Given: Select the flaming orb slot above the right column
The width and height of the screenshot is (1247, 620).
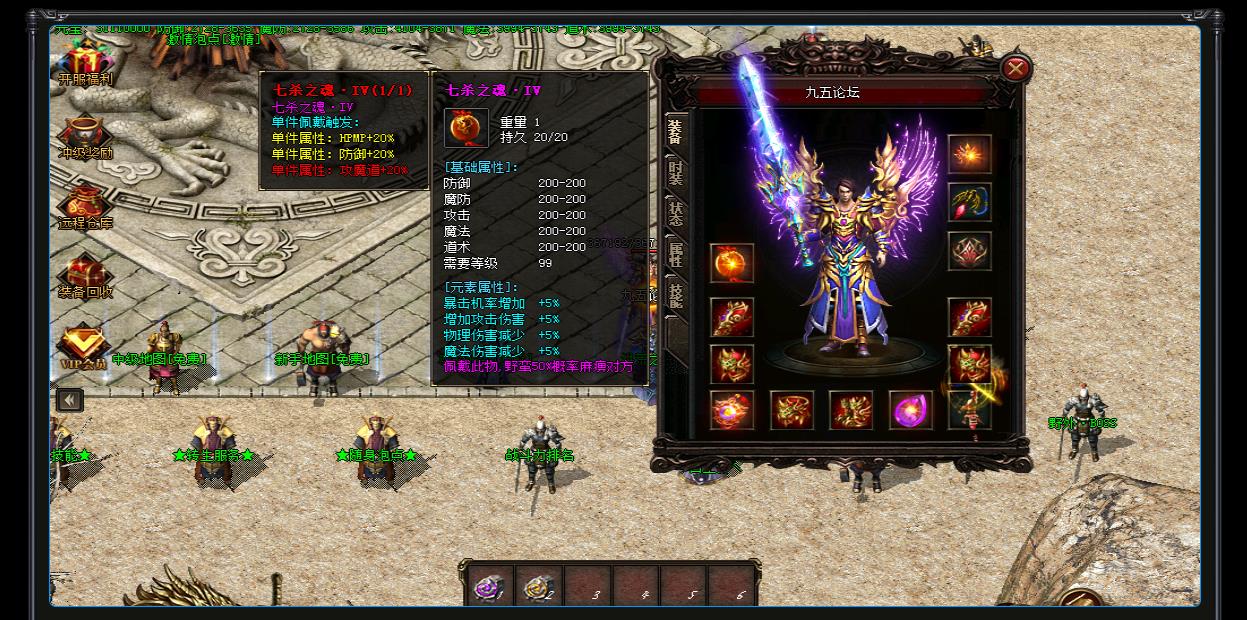Looking at the screenshot, I should (x=969, y=155).
